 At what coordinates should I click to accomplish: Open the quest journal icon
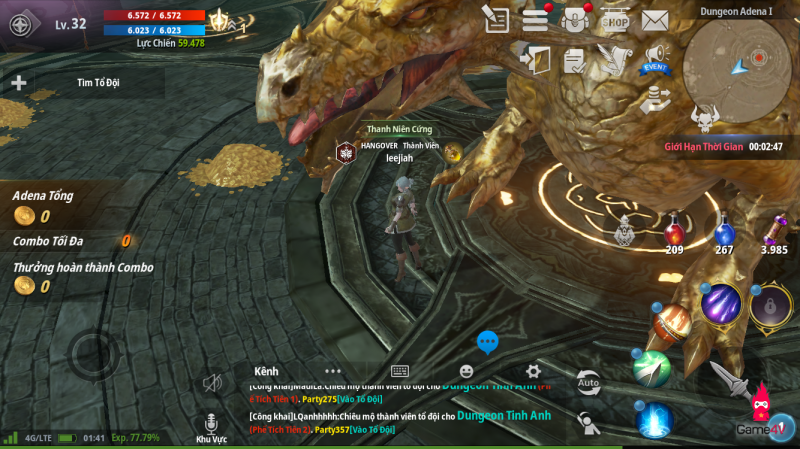(495, 18)
